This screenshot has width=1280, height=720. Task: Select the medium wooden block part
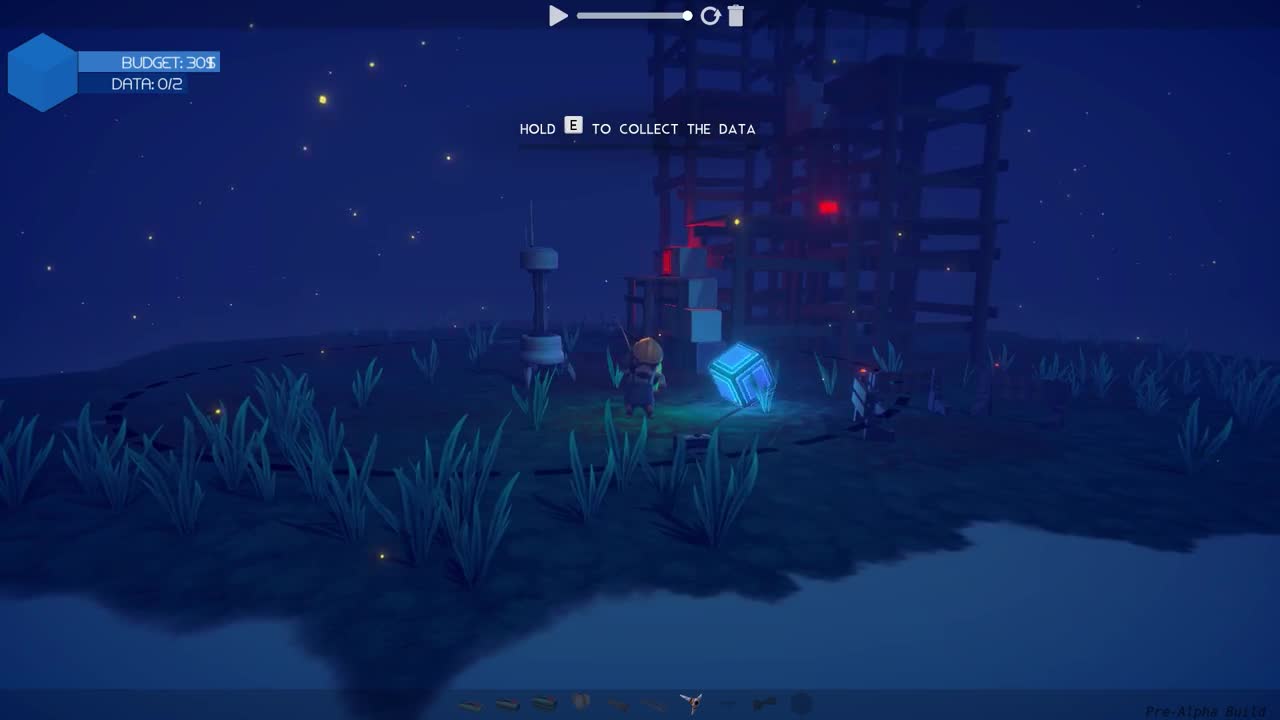506,702
